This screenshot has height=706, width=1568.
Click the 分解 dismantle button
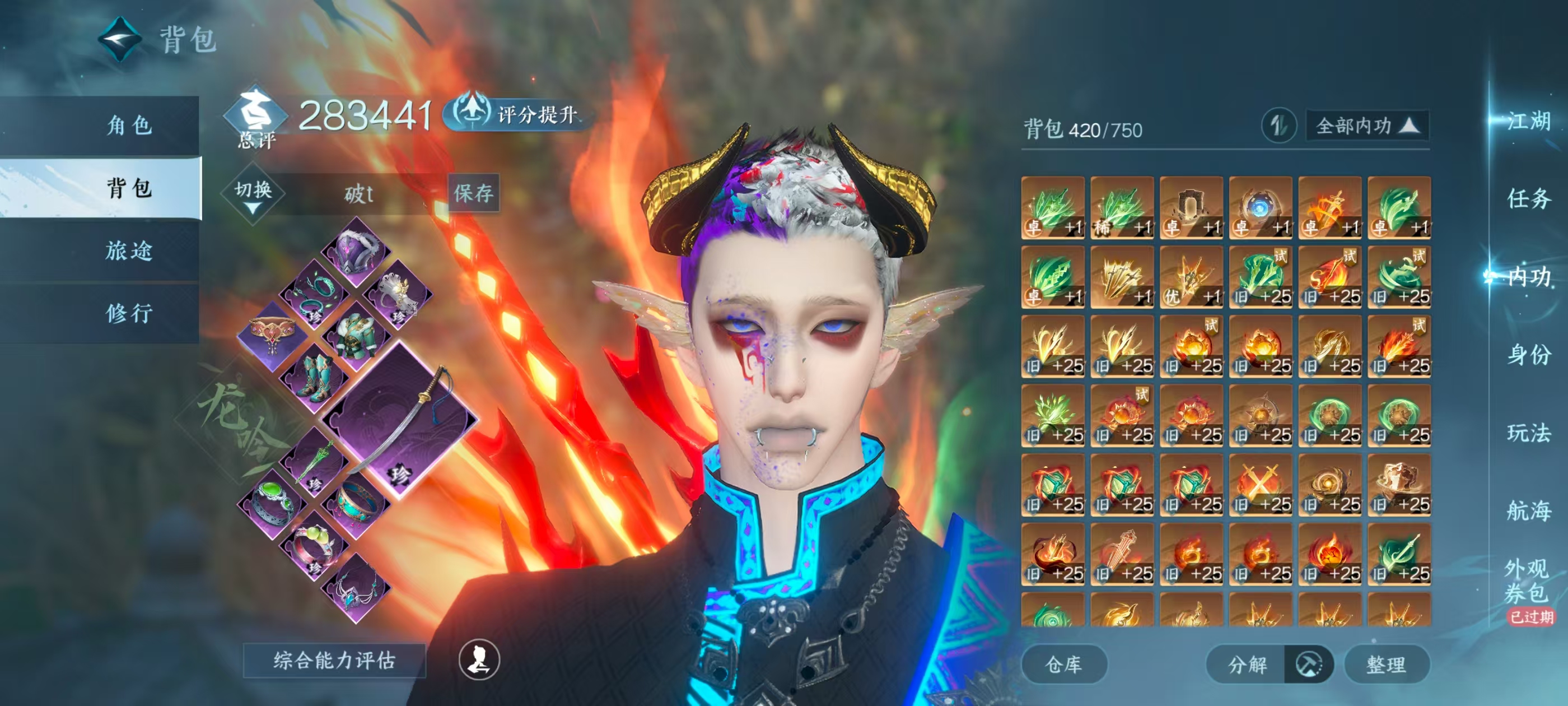1247,664
